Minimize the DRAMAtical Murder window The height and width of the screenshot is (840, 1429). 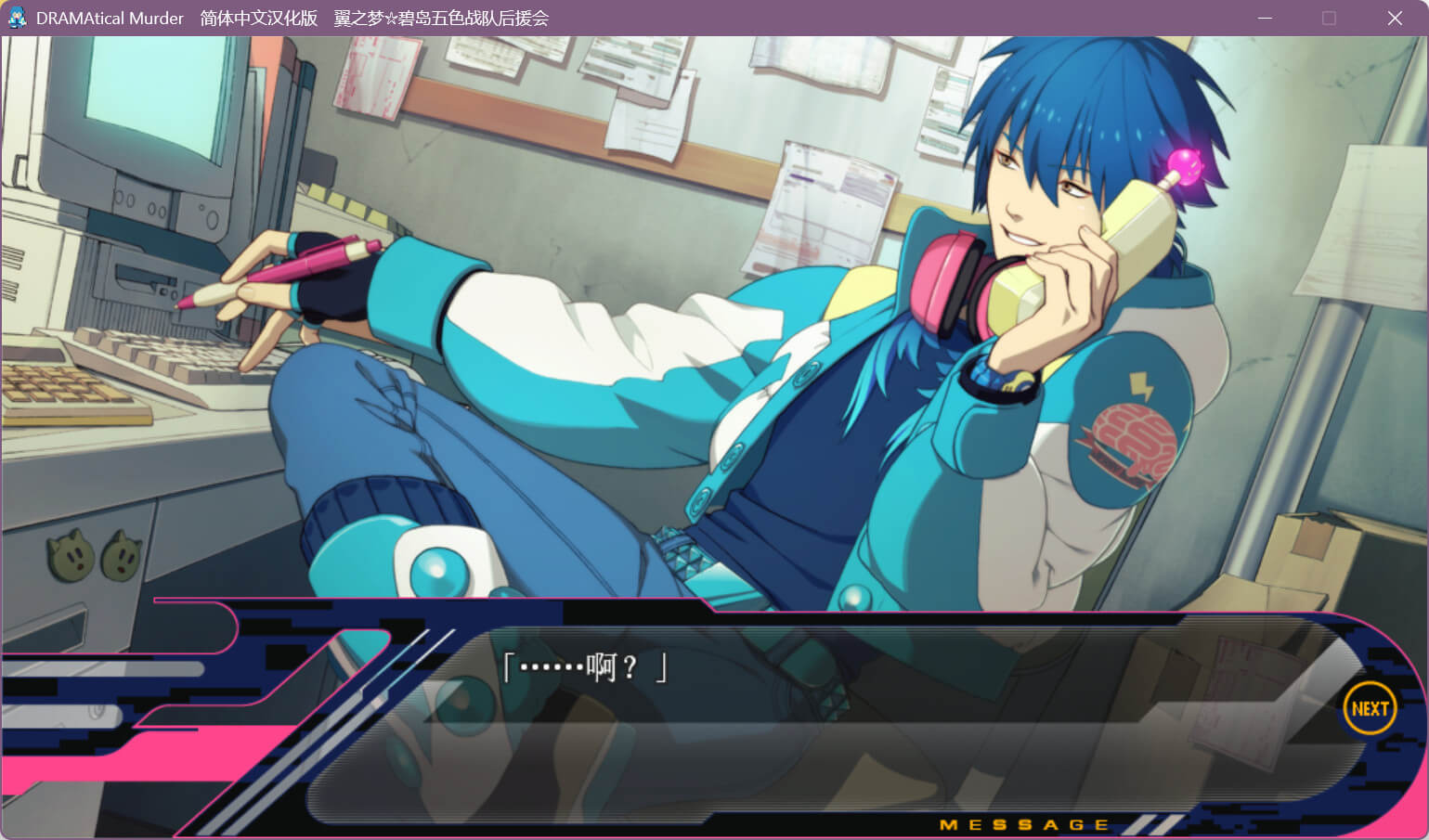[x=1265, y=19]
